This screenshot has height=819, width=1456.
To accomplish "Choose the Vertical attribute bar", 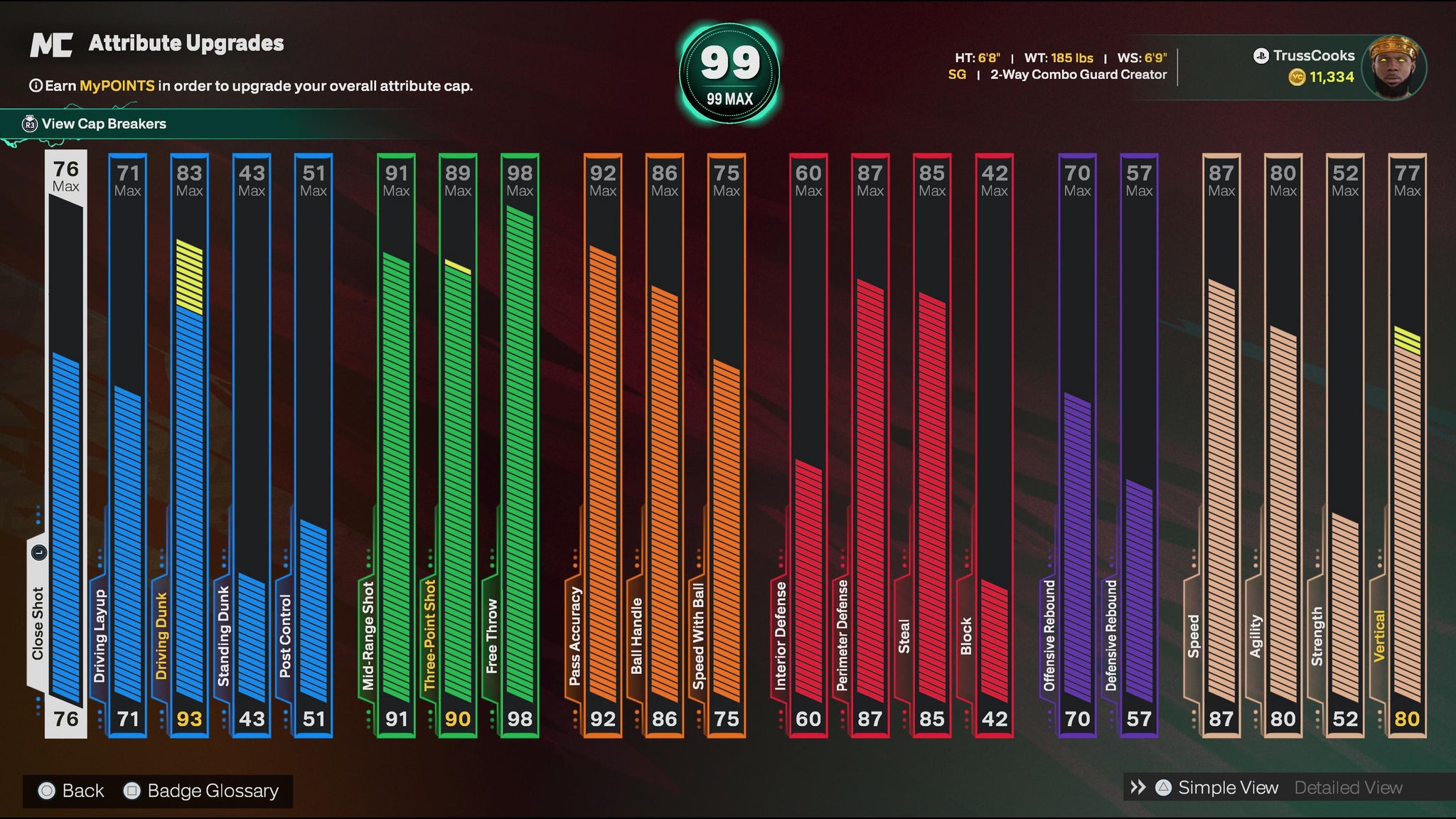I will click(x=1407, y=444).
